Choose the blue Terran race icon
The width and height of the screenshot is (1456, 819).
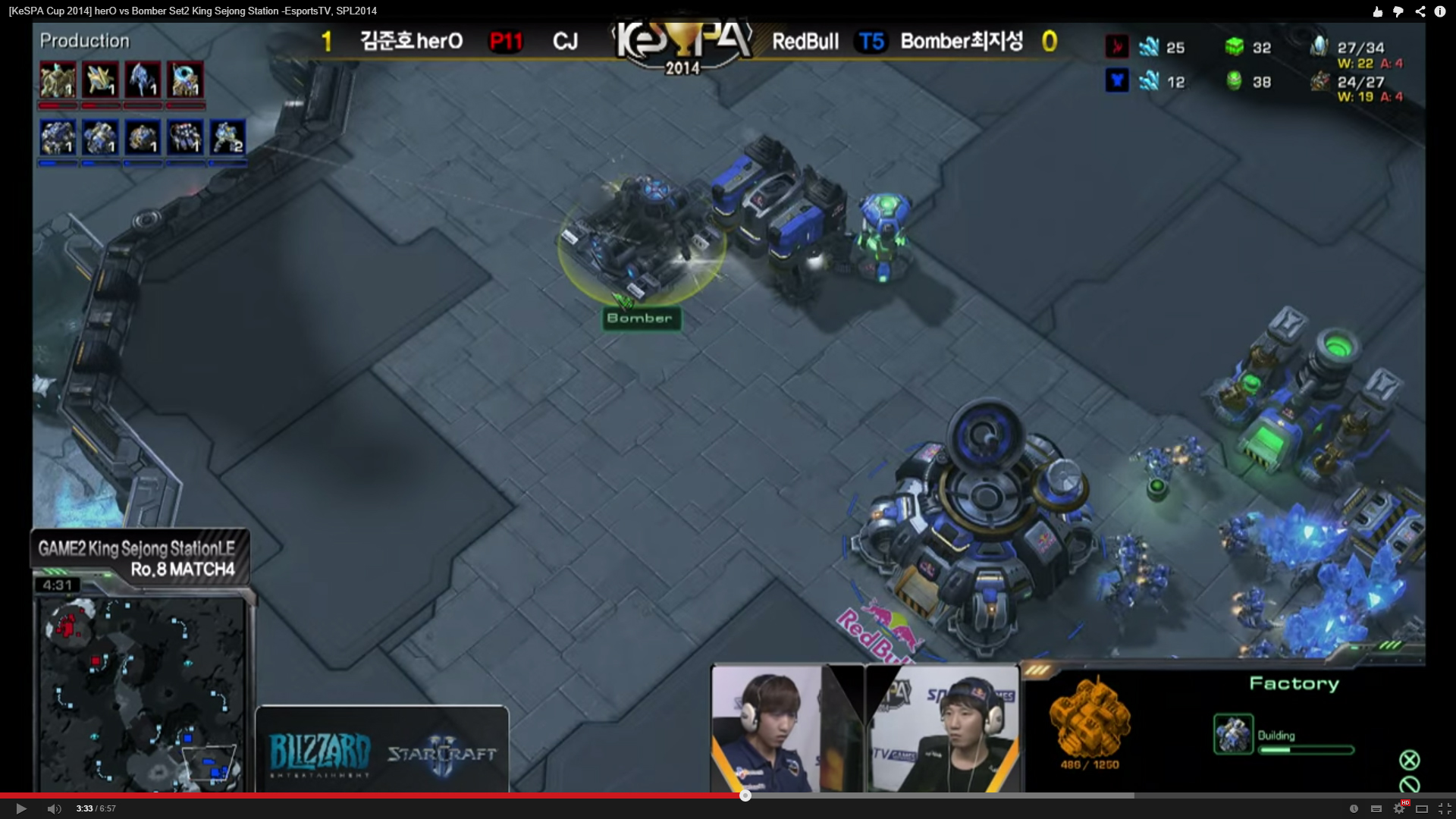coord(1116,80)
